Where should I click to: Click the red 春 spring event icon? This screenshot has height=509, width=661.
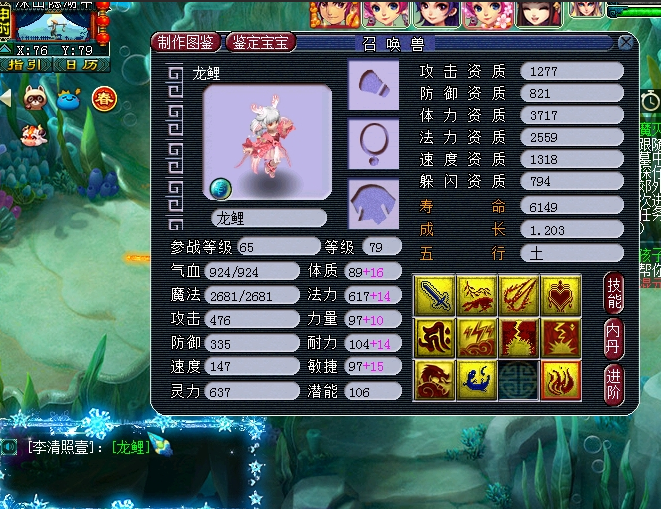[x=104, y=98]
